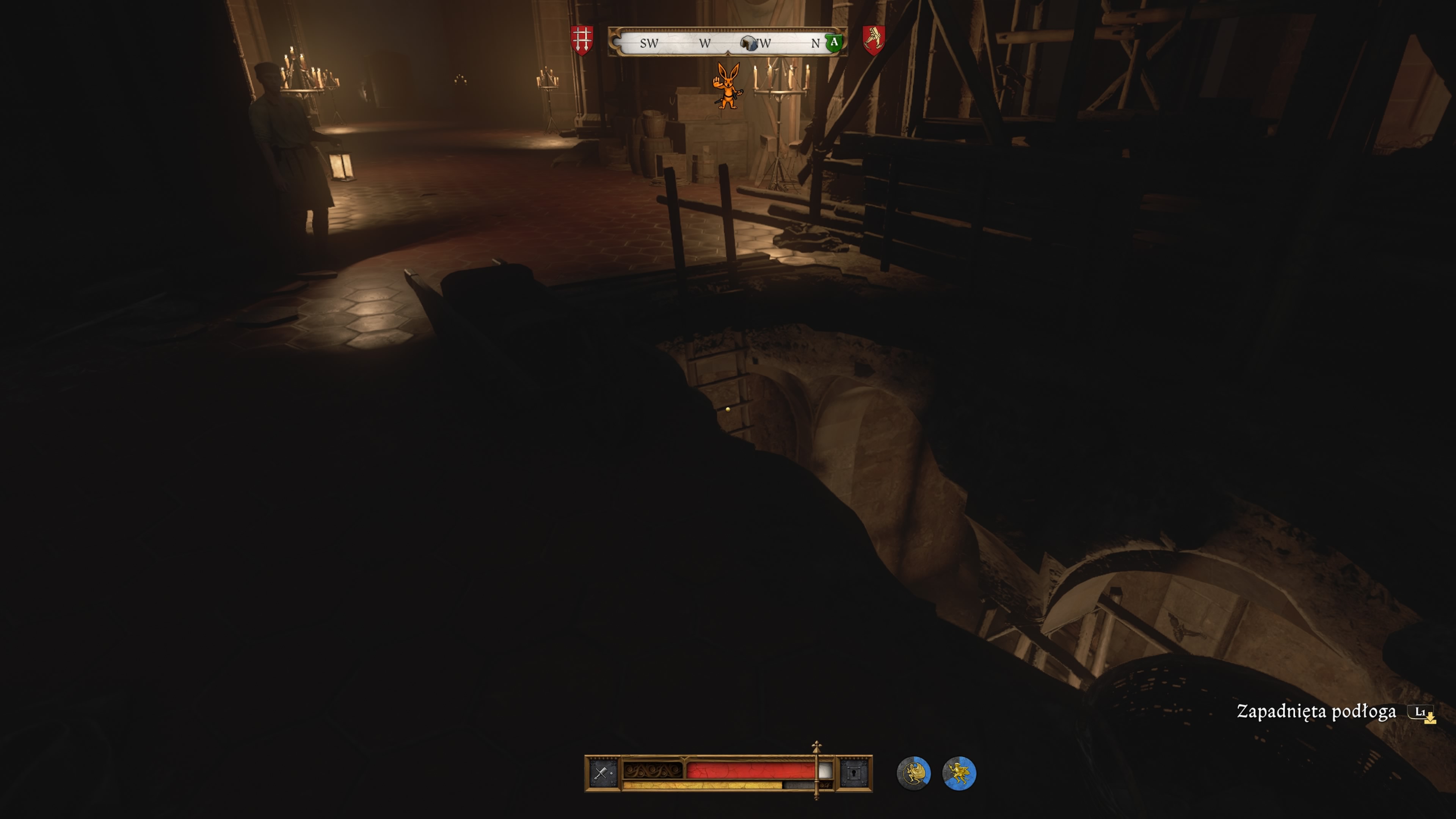Select the cave entrance icon on the compass

coord(749,44)
